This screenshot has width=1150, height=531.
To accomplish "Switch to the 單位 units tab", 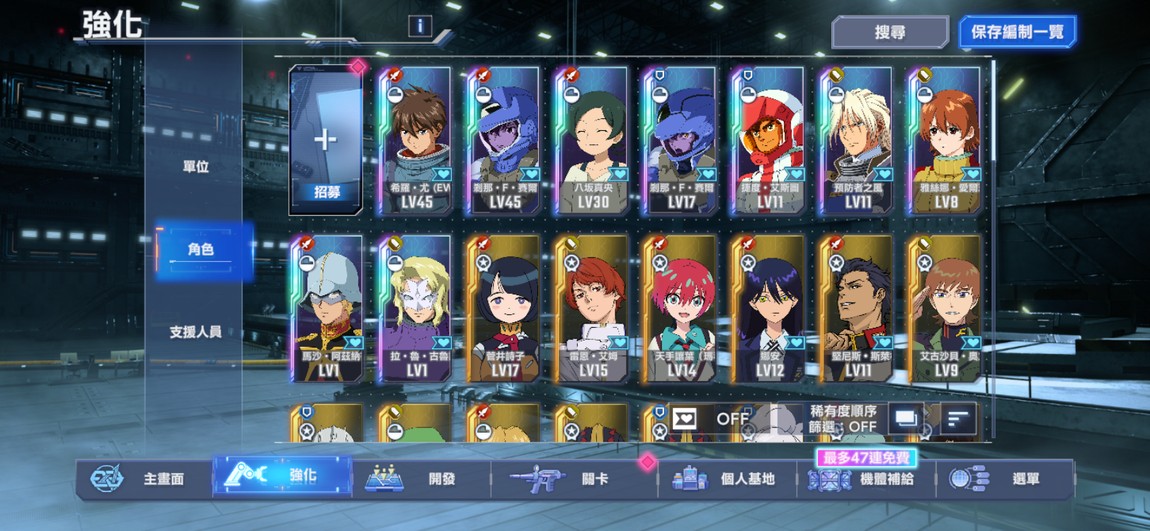I will (x=196, y=167).
